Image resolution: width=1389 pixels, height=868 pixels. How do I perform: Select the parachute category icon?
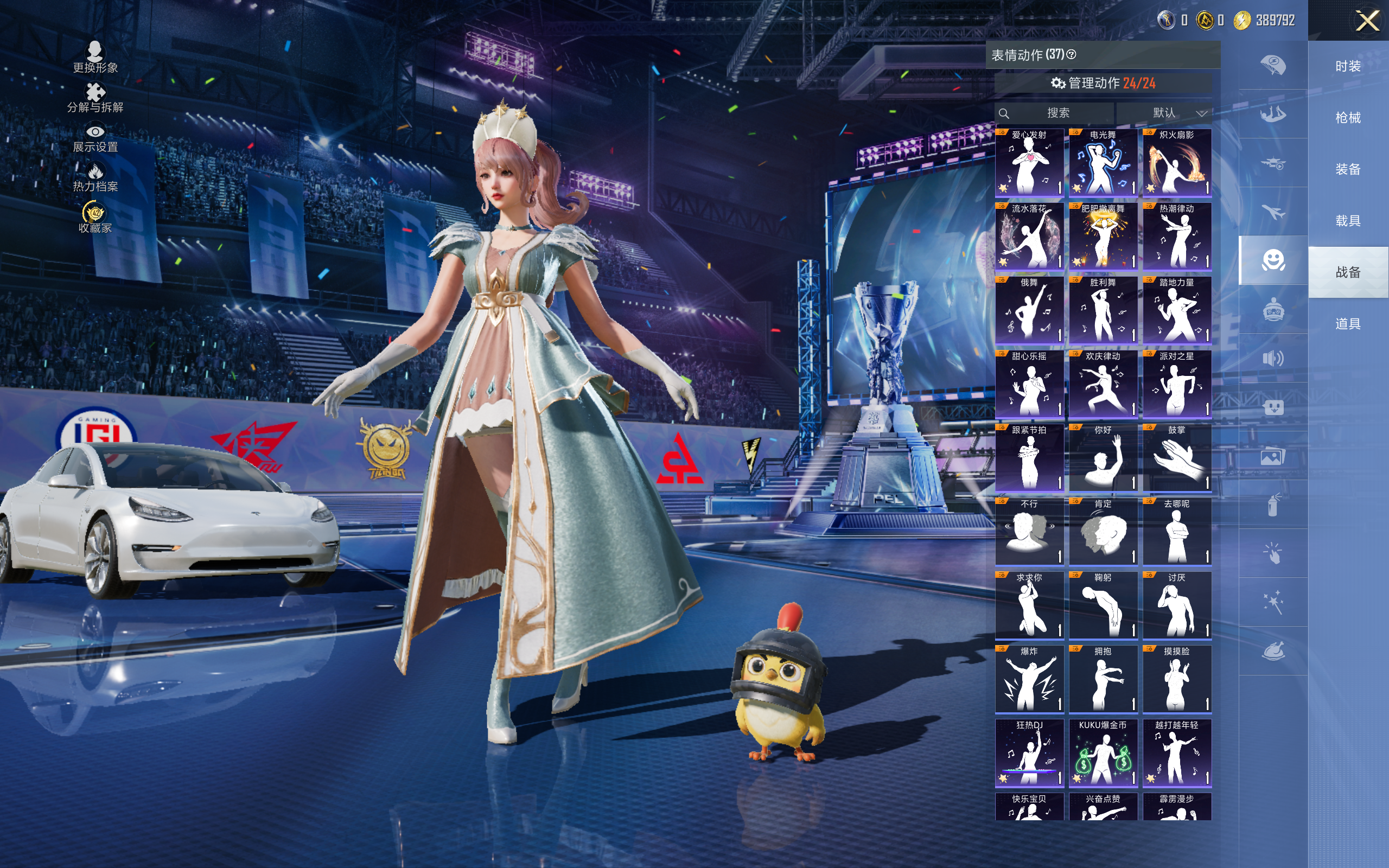click(x=1272, y=66)
